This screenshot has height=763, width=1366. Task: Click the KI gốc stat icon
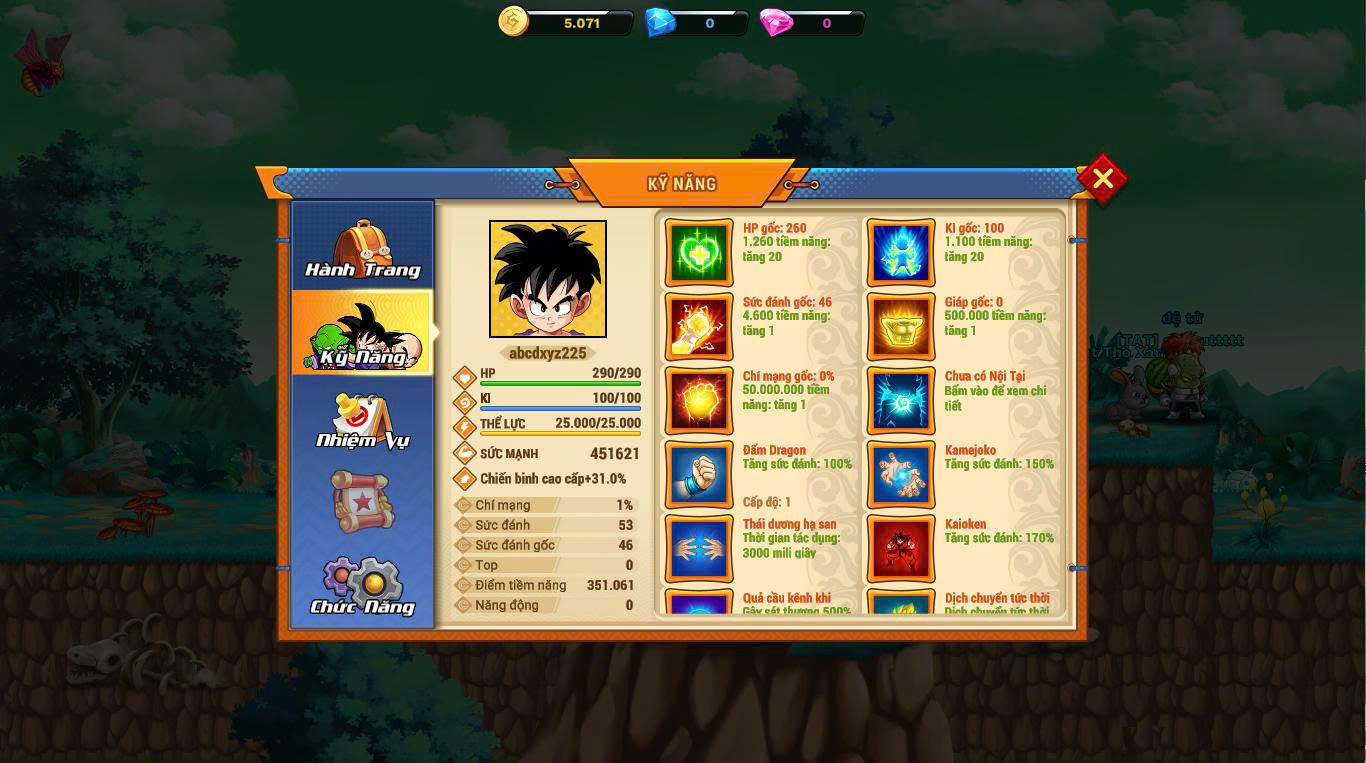click(x=901, y=252)
